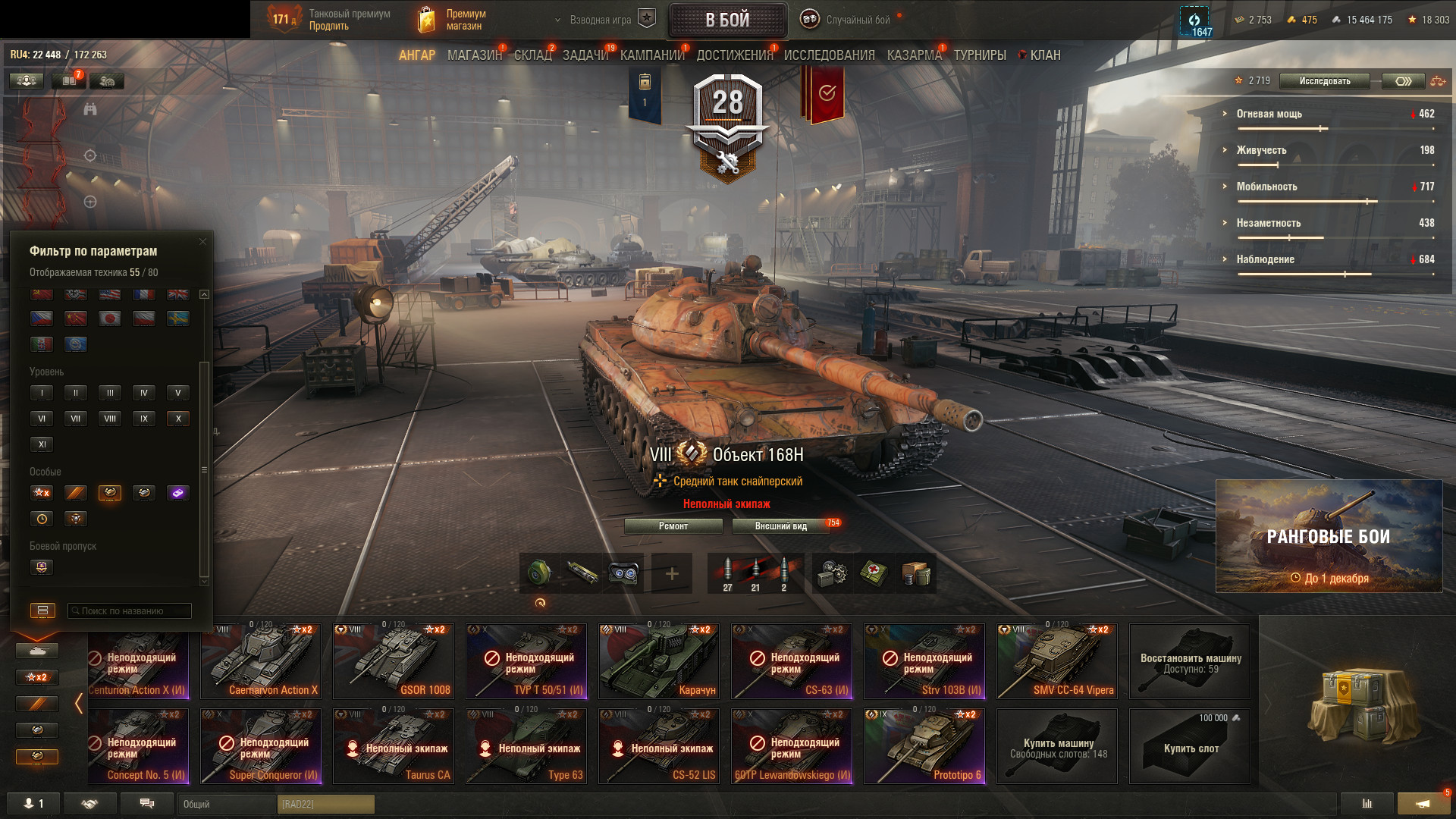Choose the Prototipo 6 tank card
The width and height of the screenshot is (1456, 819).
tap(924, 745)
